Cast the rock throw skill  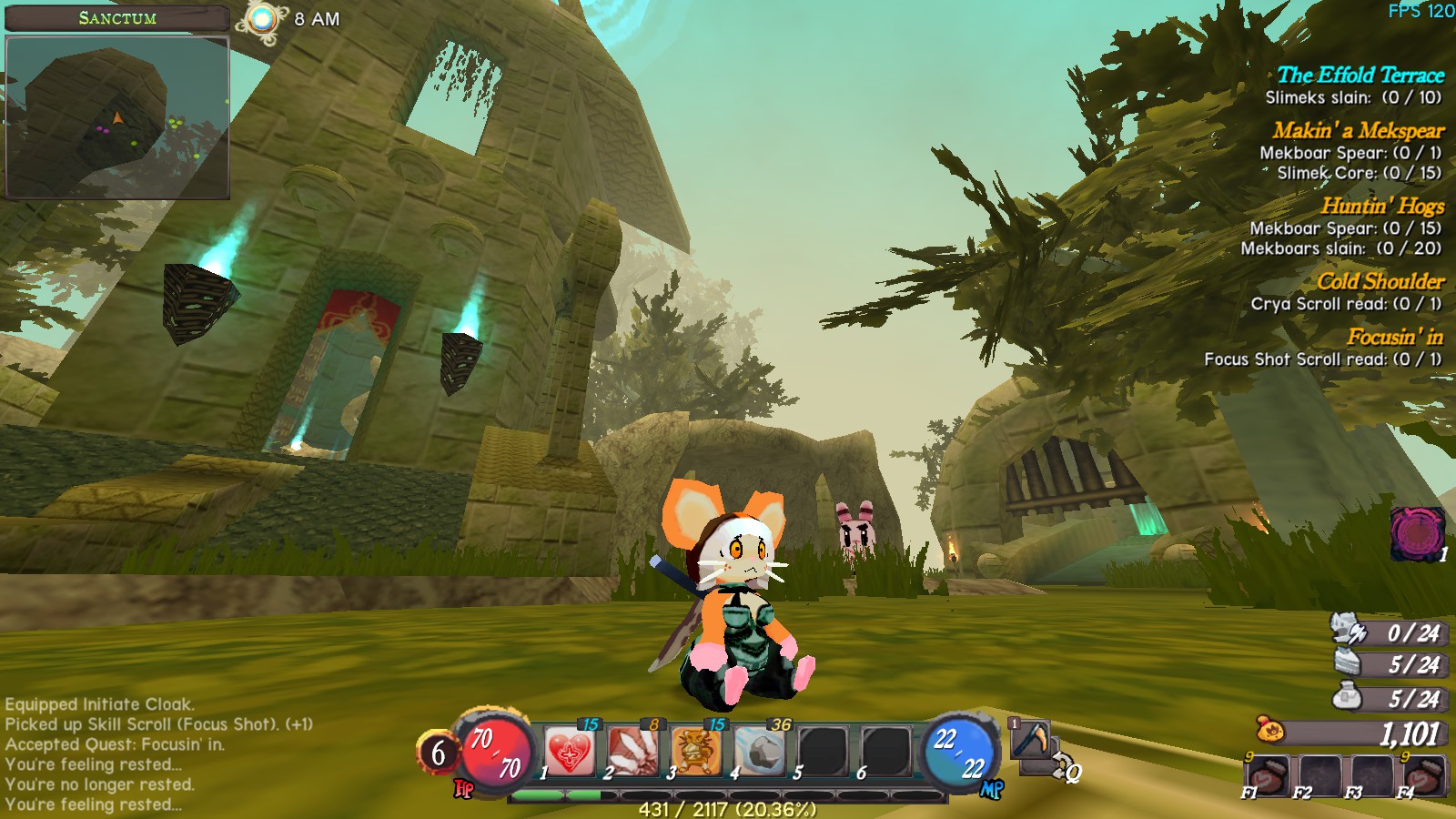[x=760, y=753]
